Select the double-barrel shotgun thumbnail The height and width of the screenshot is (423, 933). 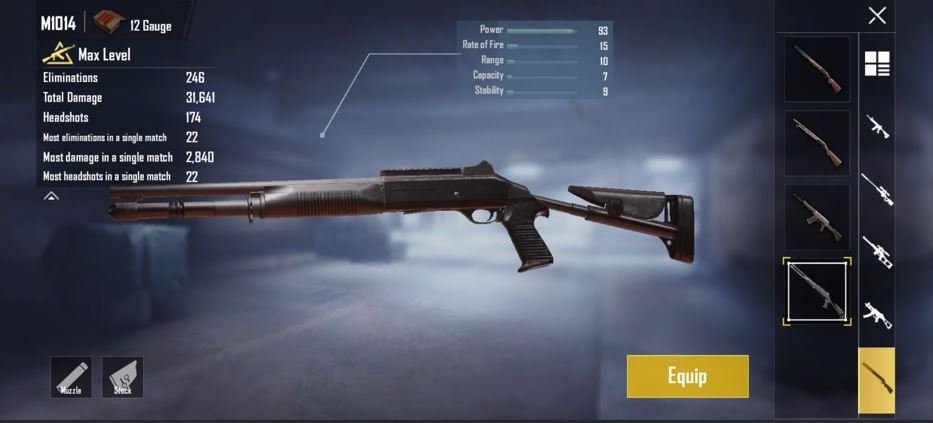point(817,68)
